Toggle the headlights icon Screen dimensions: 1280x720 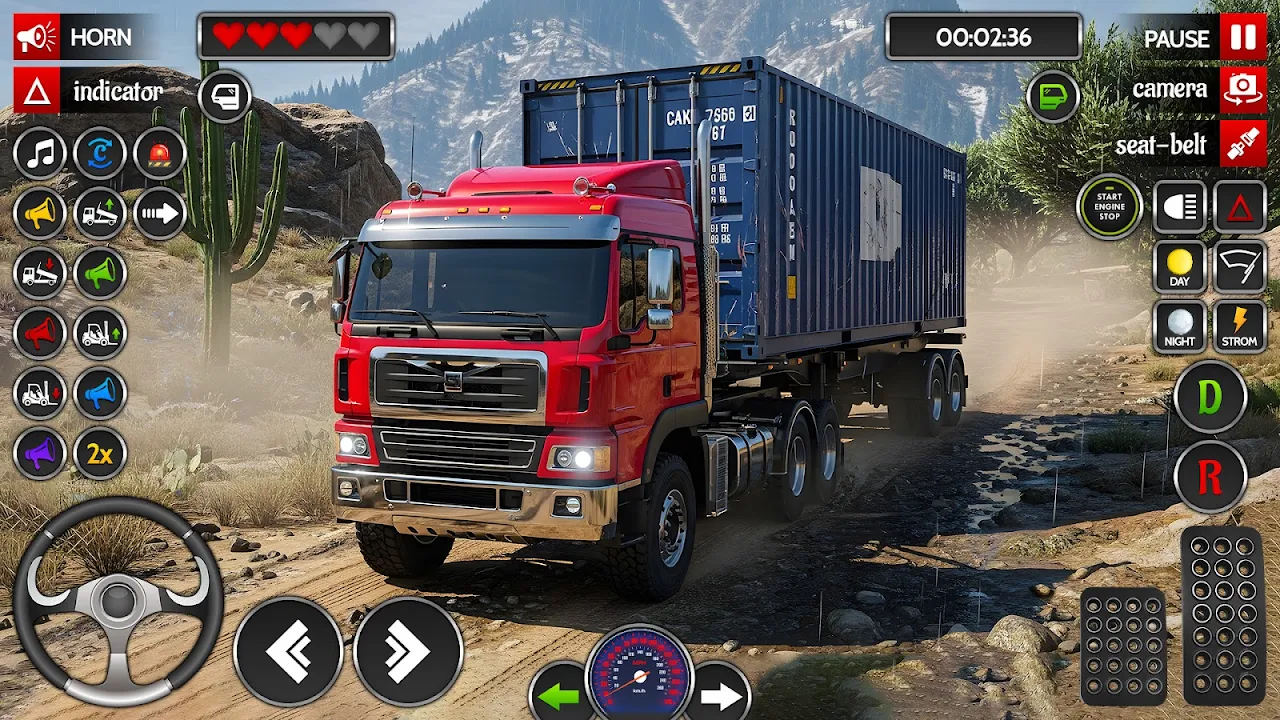point(1180,207)
